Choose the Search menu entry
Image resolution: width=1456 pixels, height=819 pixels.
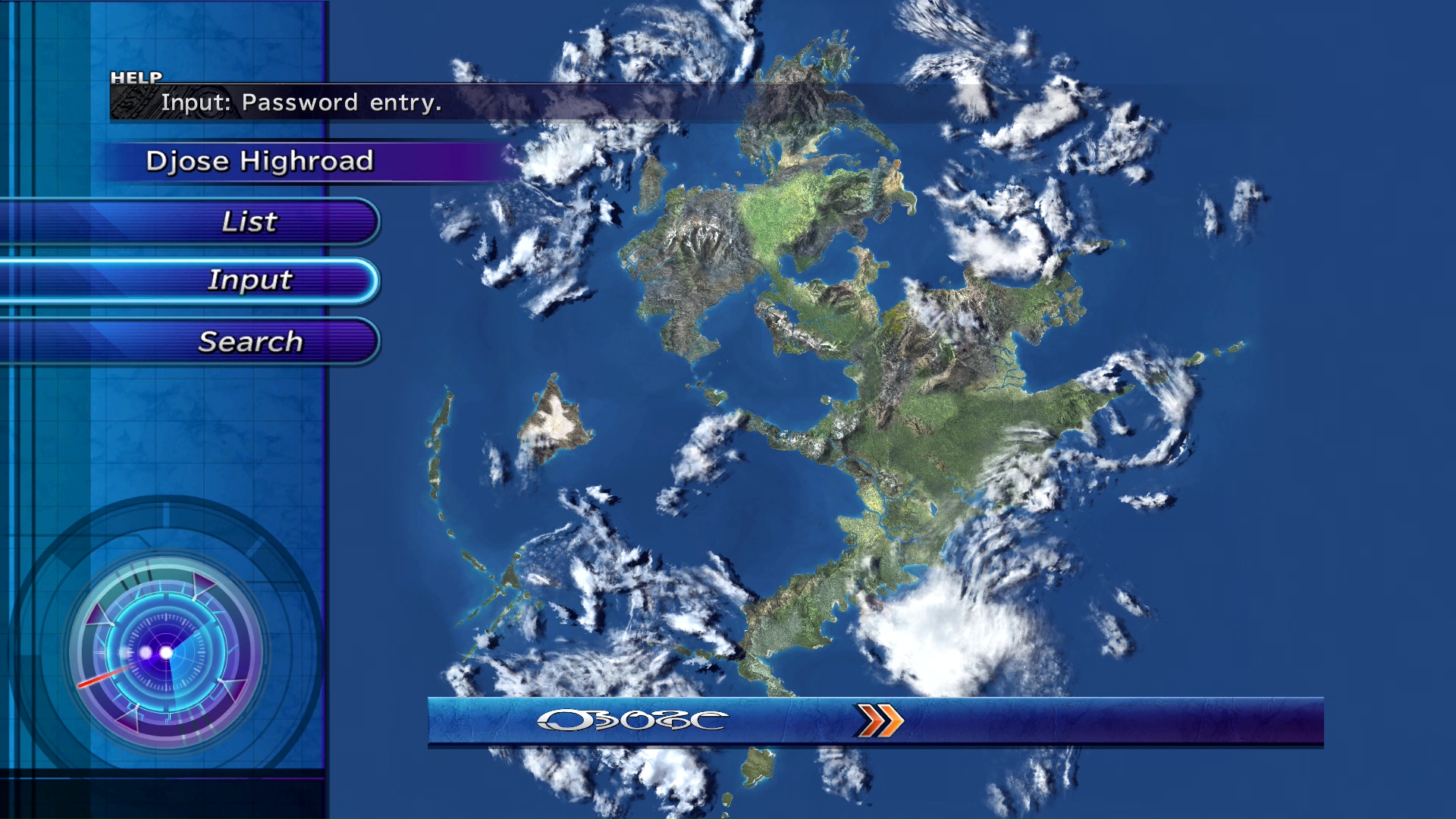pos(249,342)
